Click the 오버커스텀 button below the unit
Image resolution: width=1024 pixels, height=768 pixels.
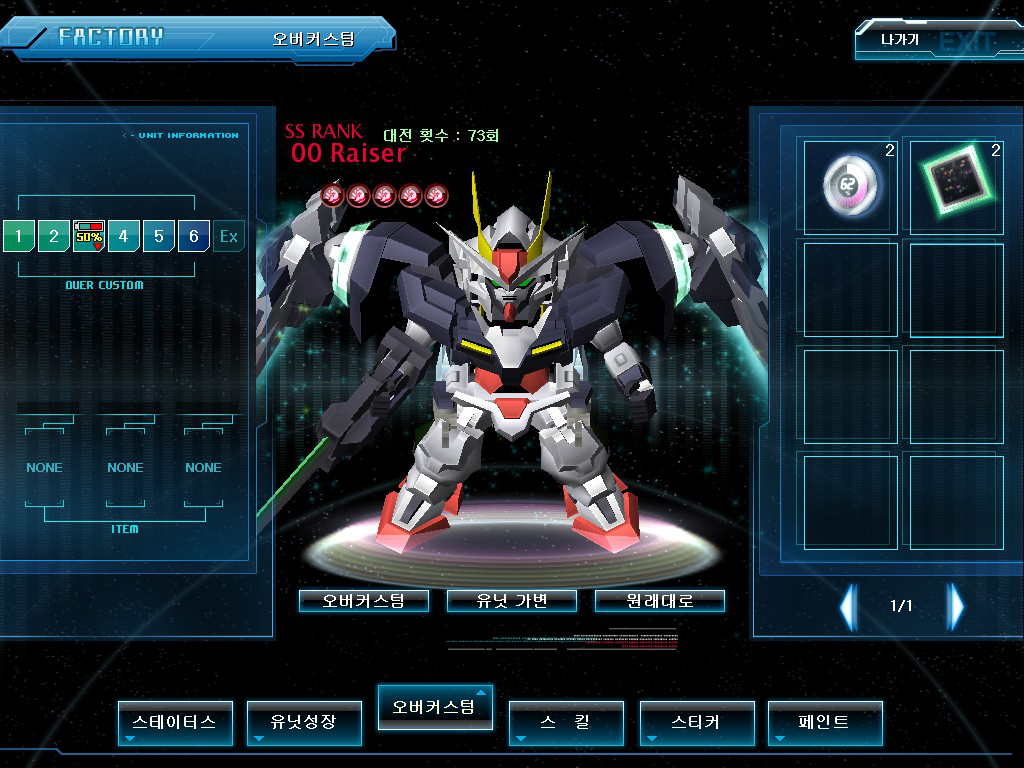click(364, 601)
